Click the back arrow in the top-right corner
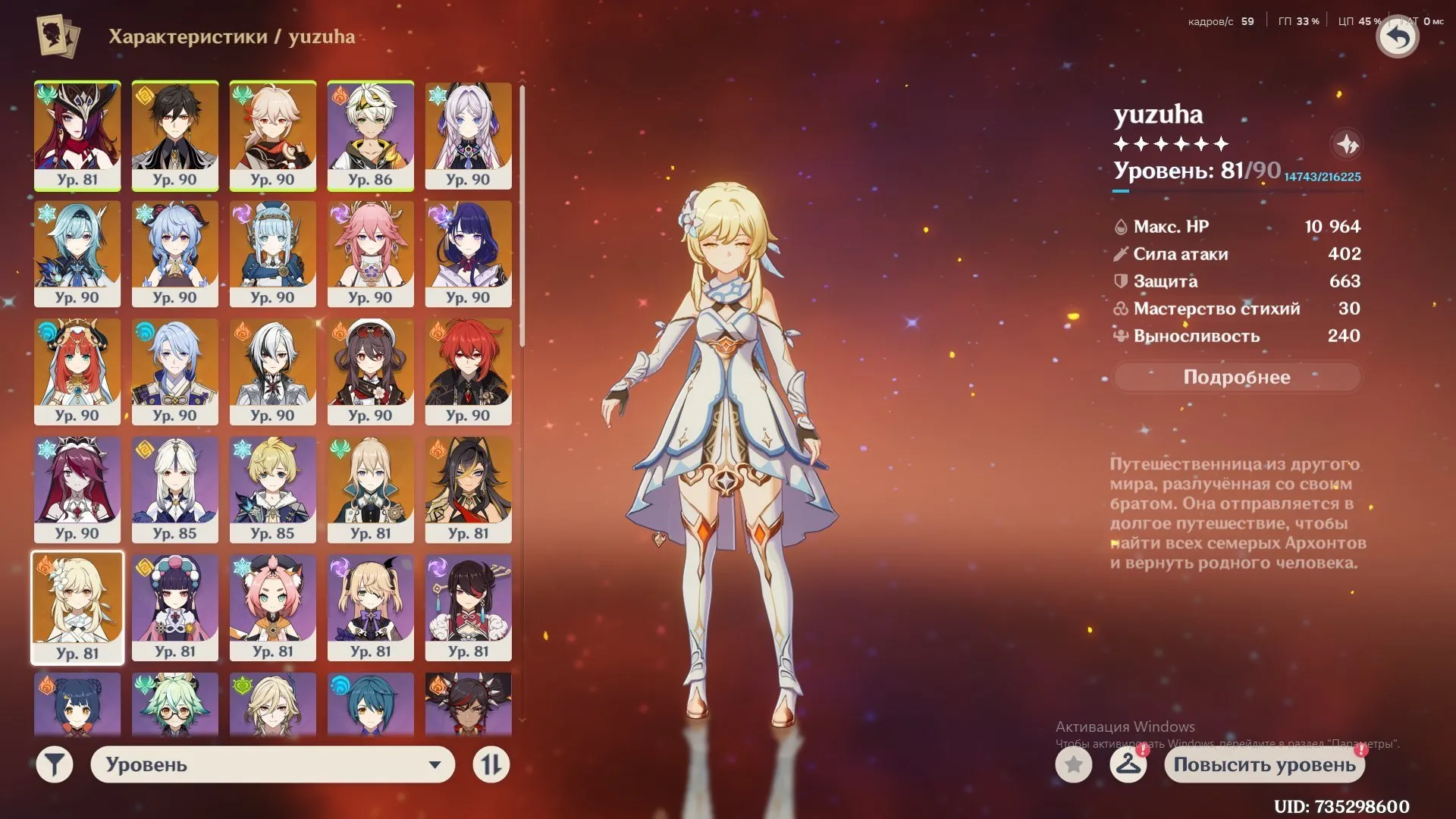 (1398, 36)
